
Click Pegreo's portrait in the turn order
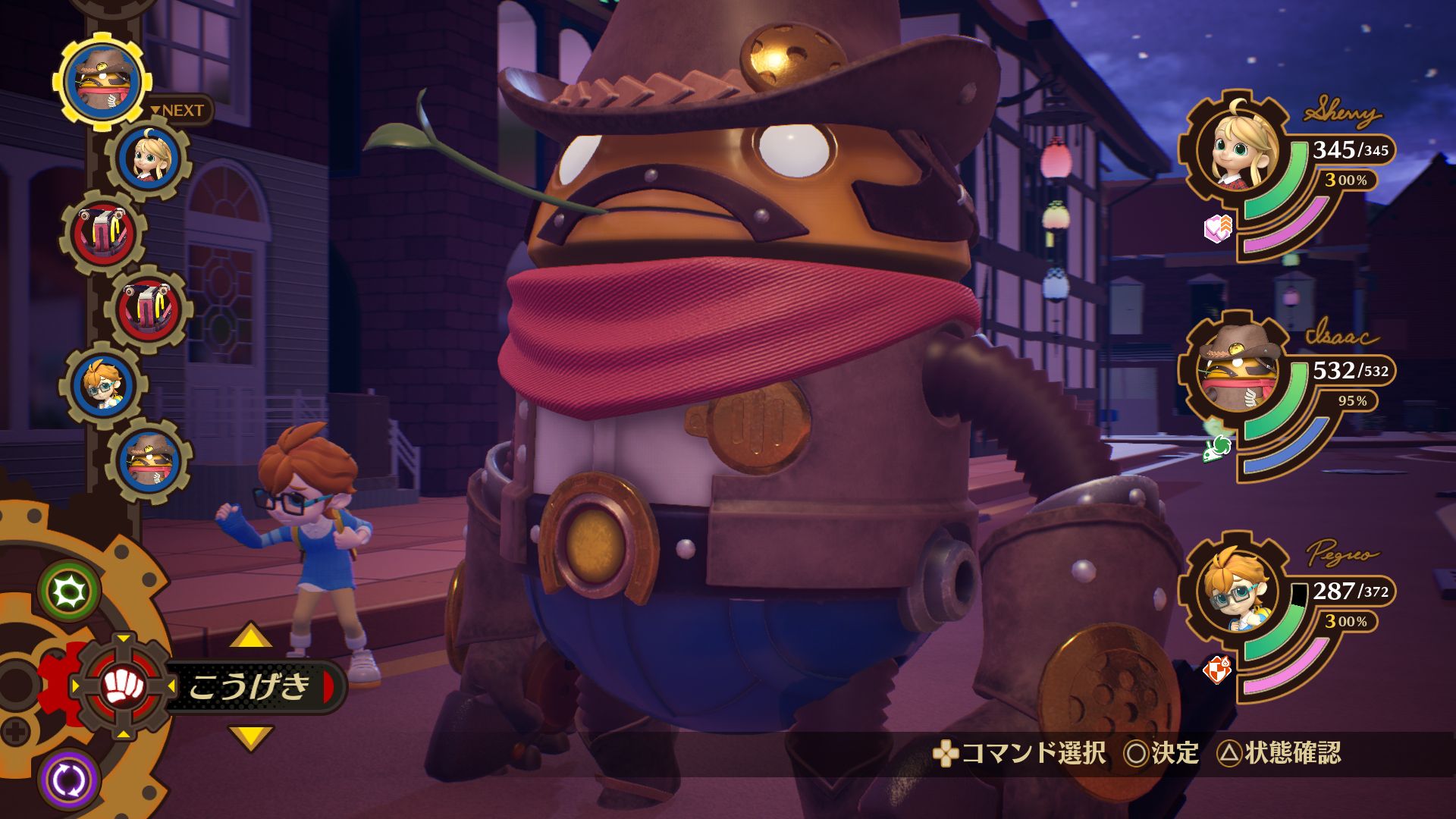click(103, 385)
